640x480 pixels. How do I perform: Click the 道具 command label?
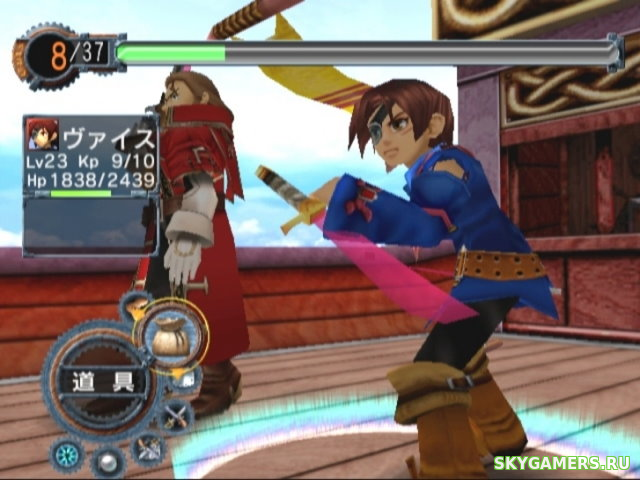(x=102, y=381)
